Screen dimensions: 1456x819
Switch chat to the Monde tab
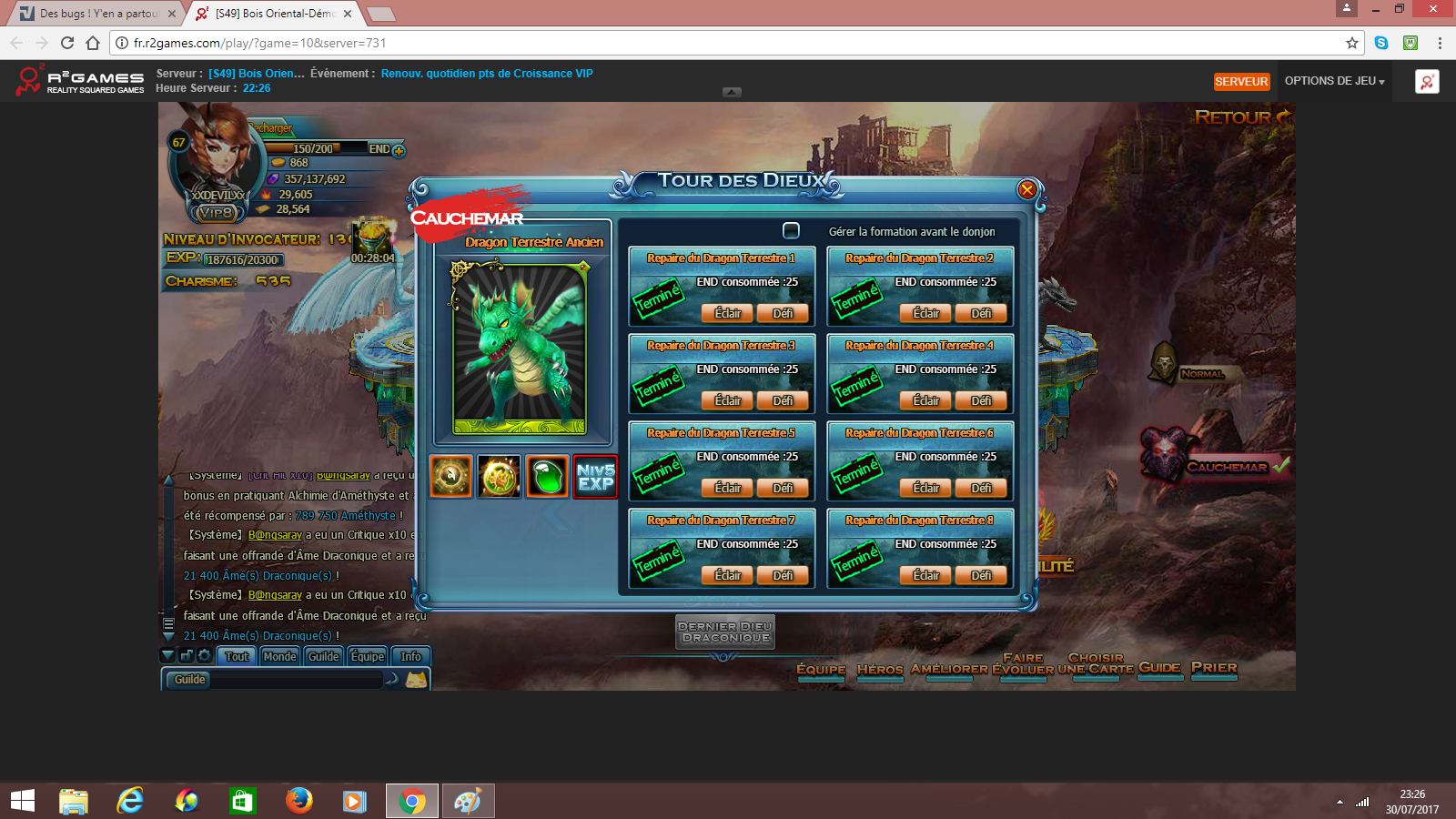coord(279,656)
